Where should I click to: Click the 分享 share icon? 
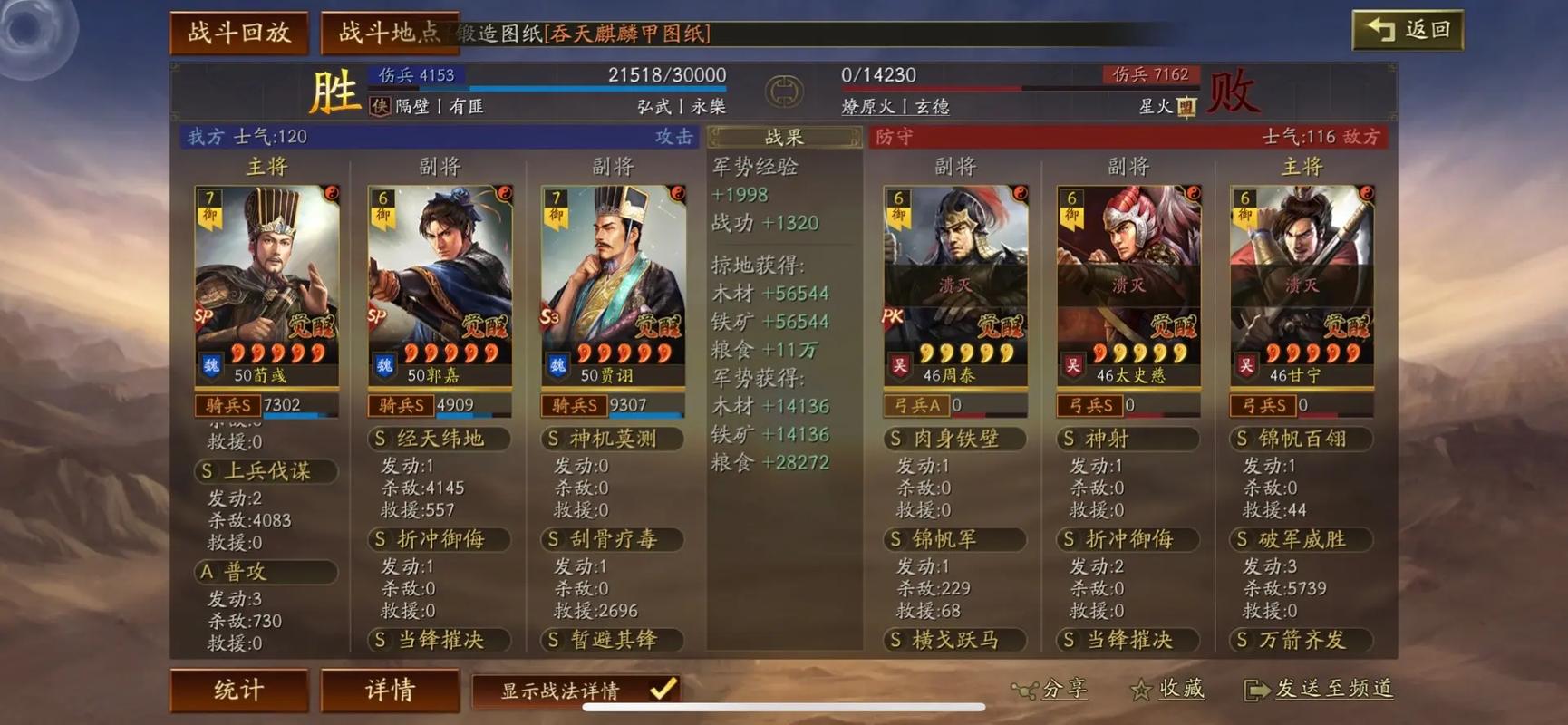pyautogui.click(x=1025, y=691)
